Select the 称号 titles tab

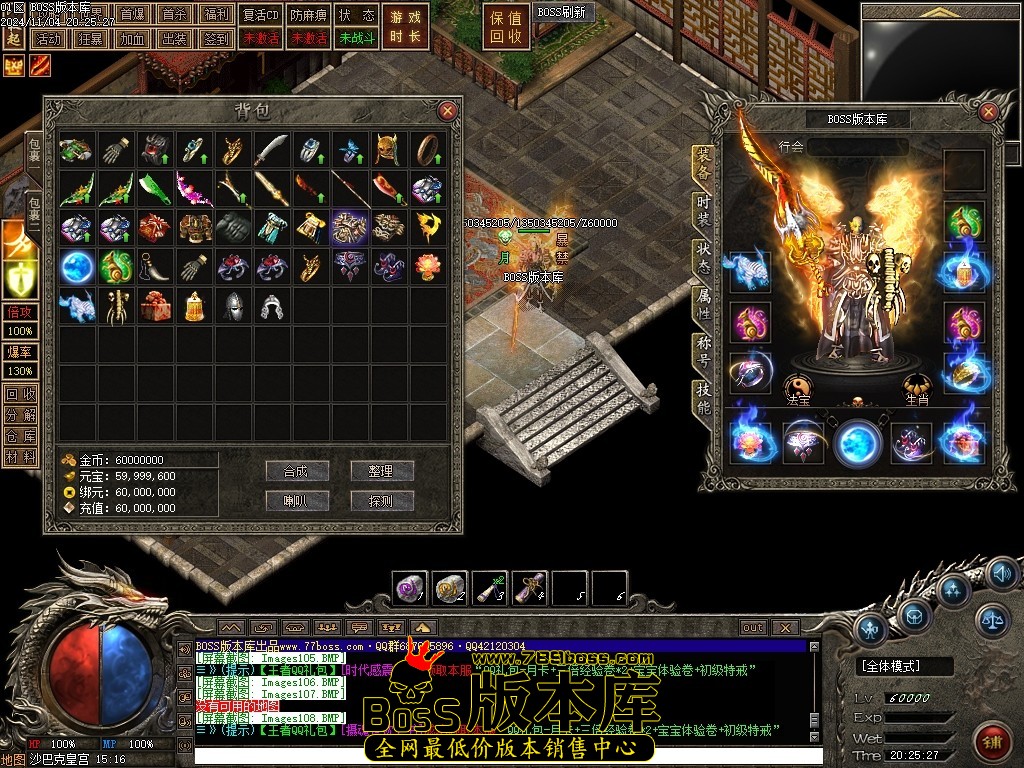click(x=704, y=352)
